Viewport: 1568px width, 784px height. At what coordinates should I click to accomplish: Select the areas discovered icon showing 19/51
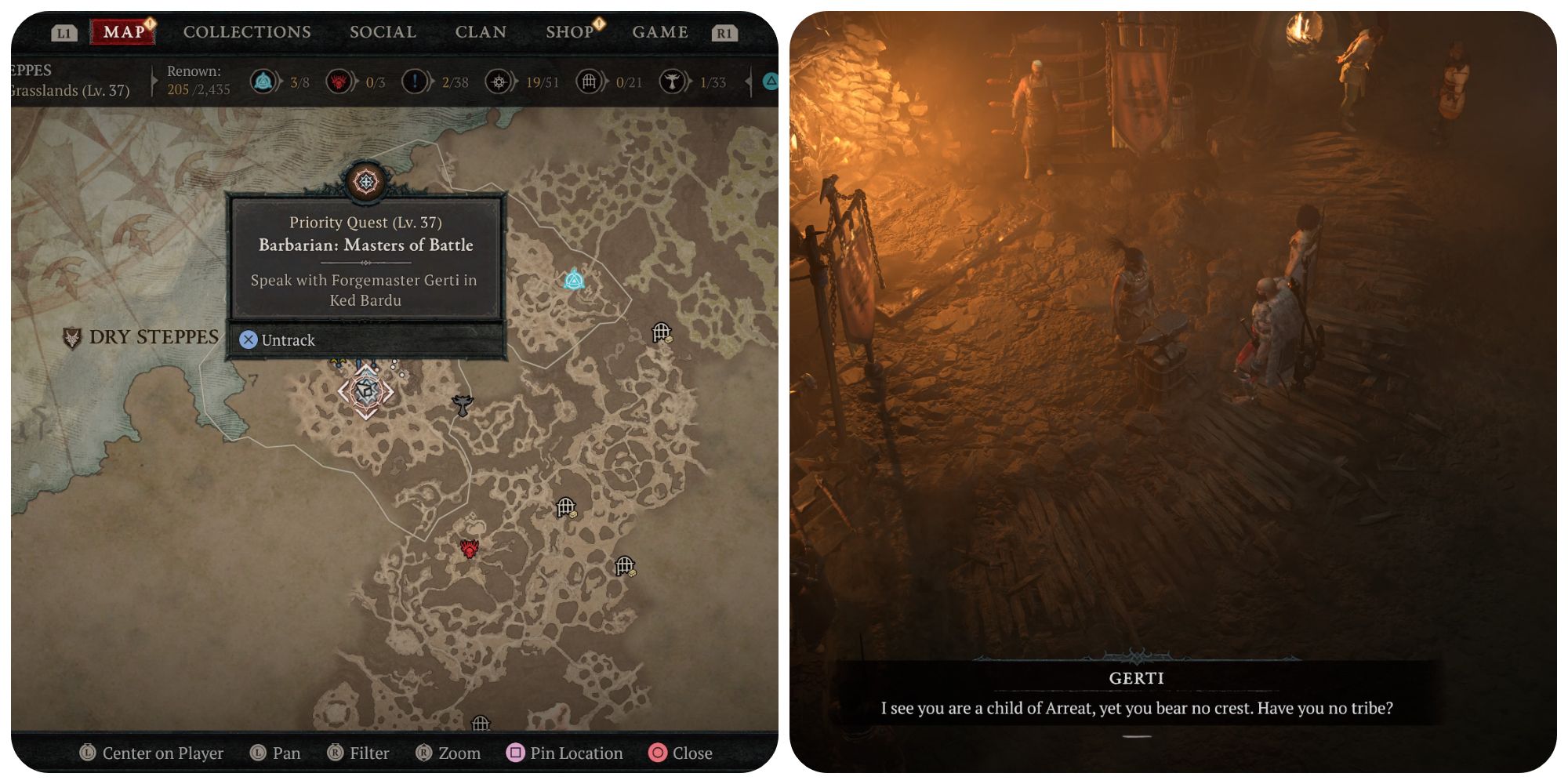pyautogui.click(x=499, y=81)
